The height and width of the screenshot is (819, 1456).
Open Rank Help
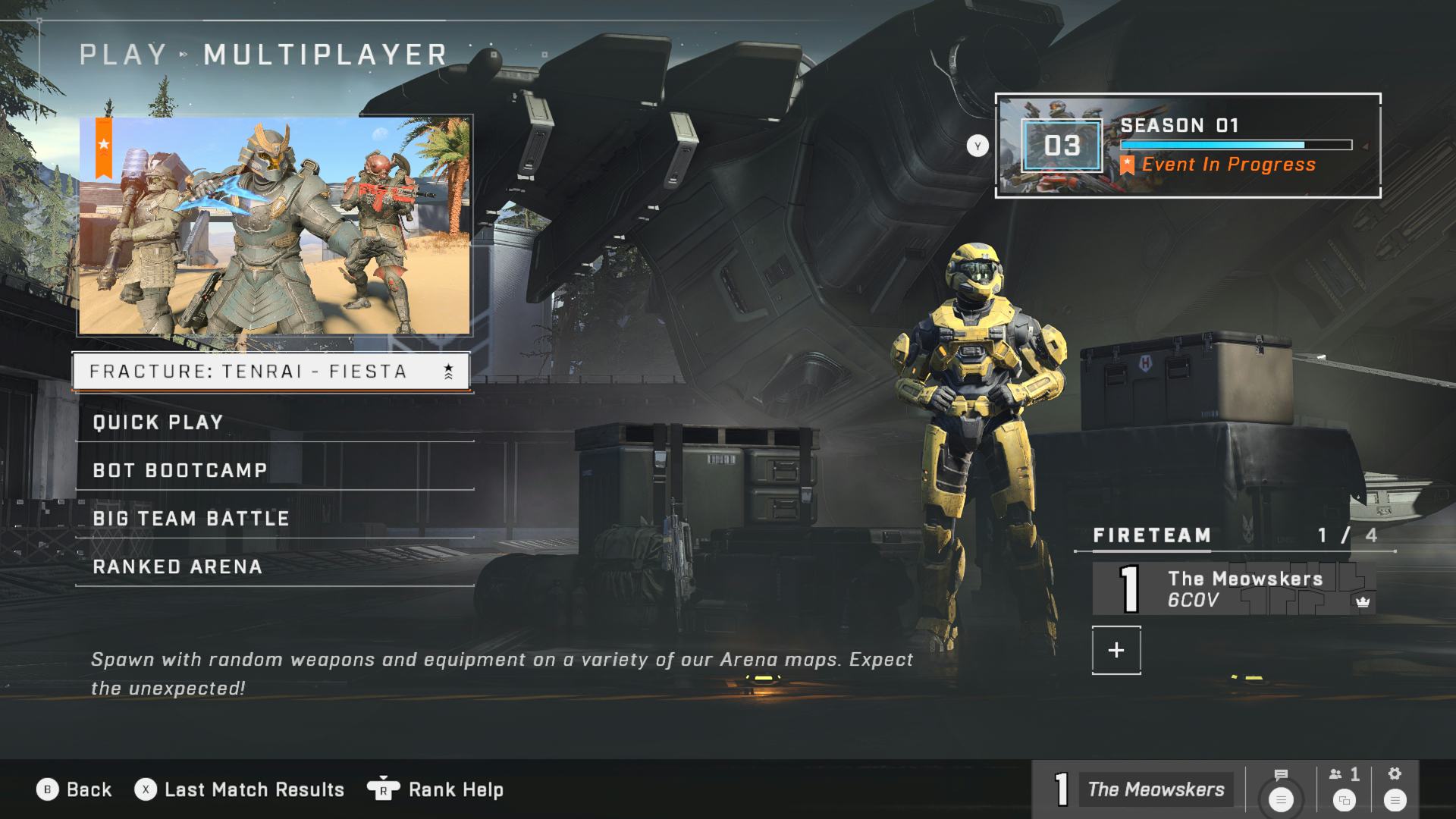pos(435,789)
